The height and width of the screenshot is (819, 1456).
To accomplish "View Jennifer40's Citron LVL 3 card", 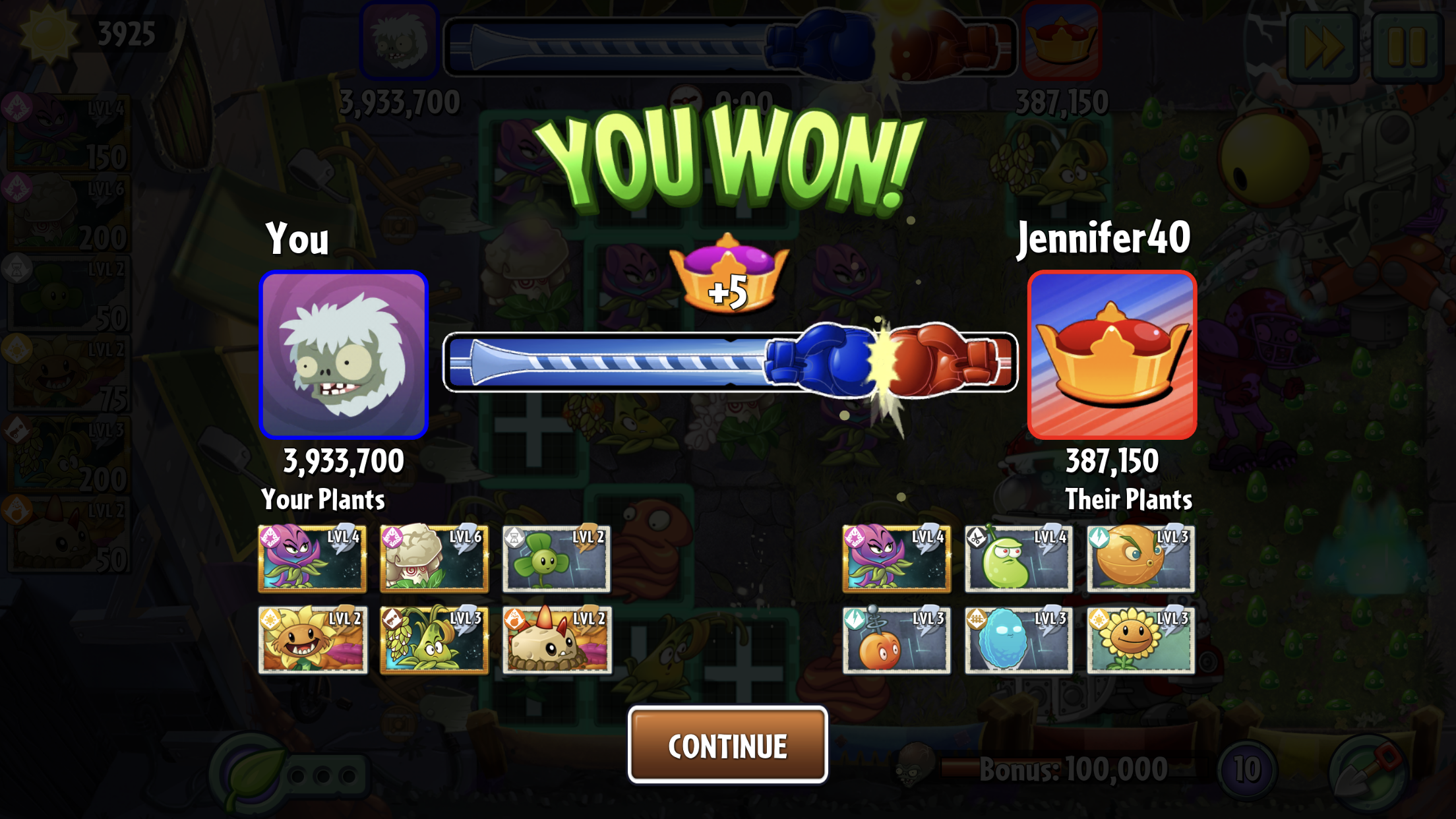I will click(x=1141, y=559).
